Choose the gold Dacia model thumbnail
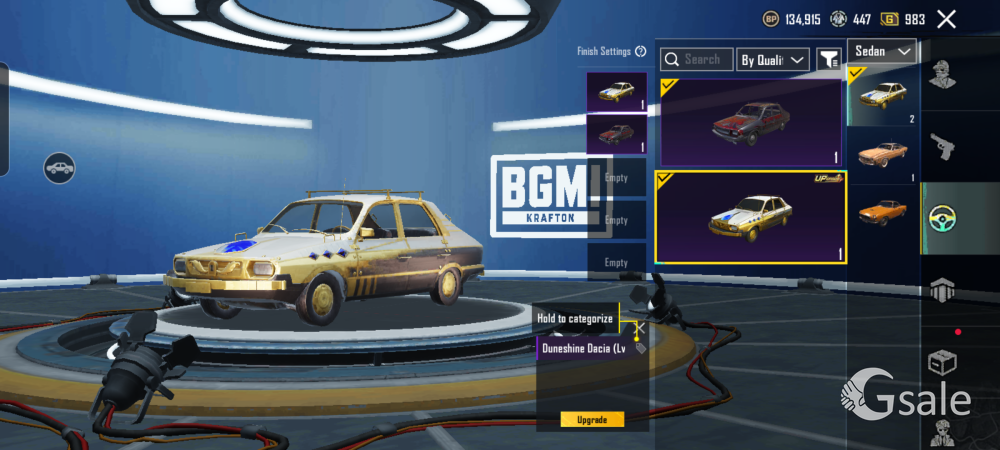The height and width of the screenshot is (450, 1000). (883, 96)
